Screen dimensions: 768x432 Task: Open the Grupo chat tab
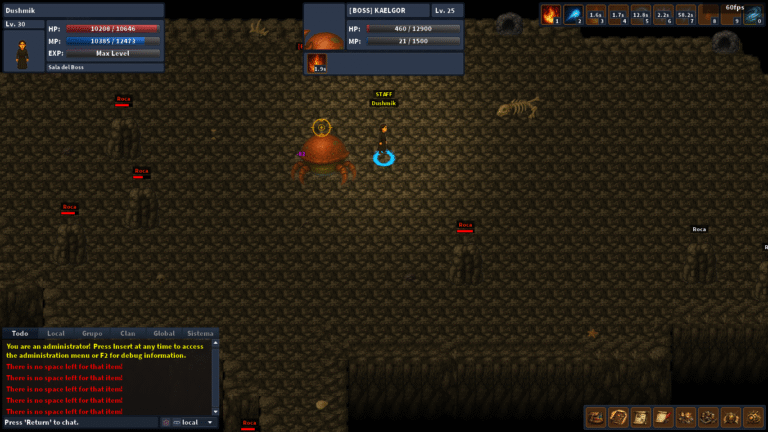pyautogui.click(x=92, y=333)
